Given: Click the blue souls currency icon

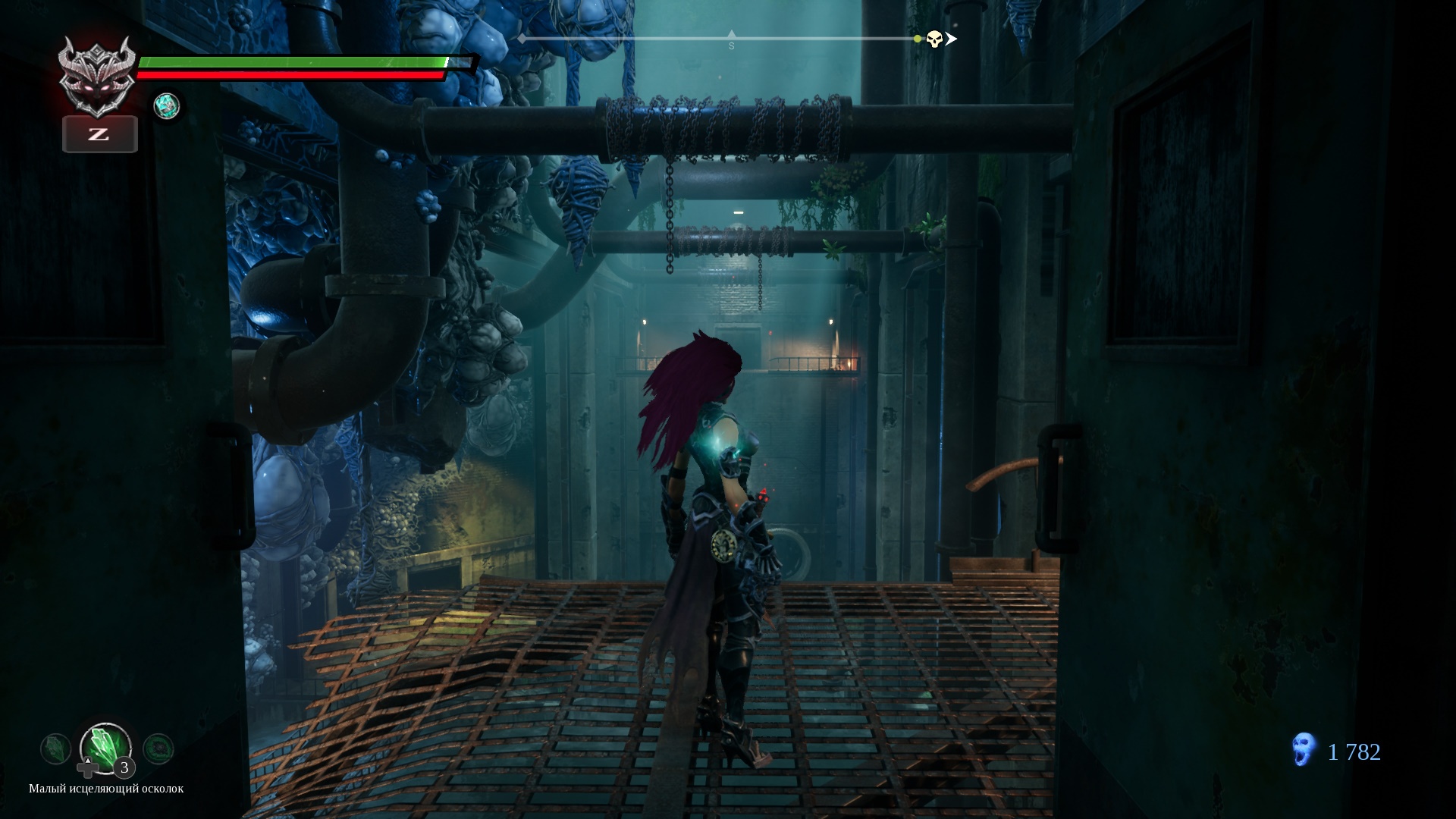Looking at the screenshot, I should [1303, 752].
